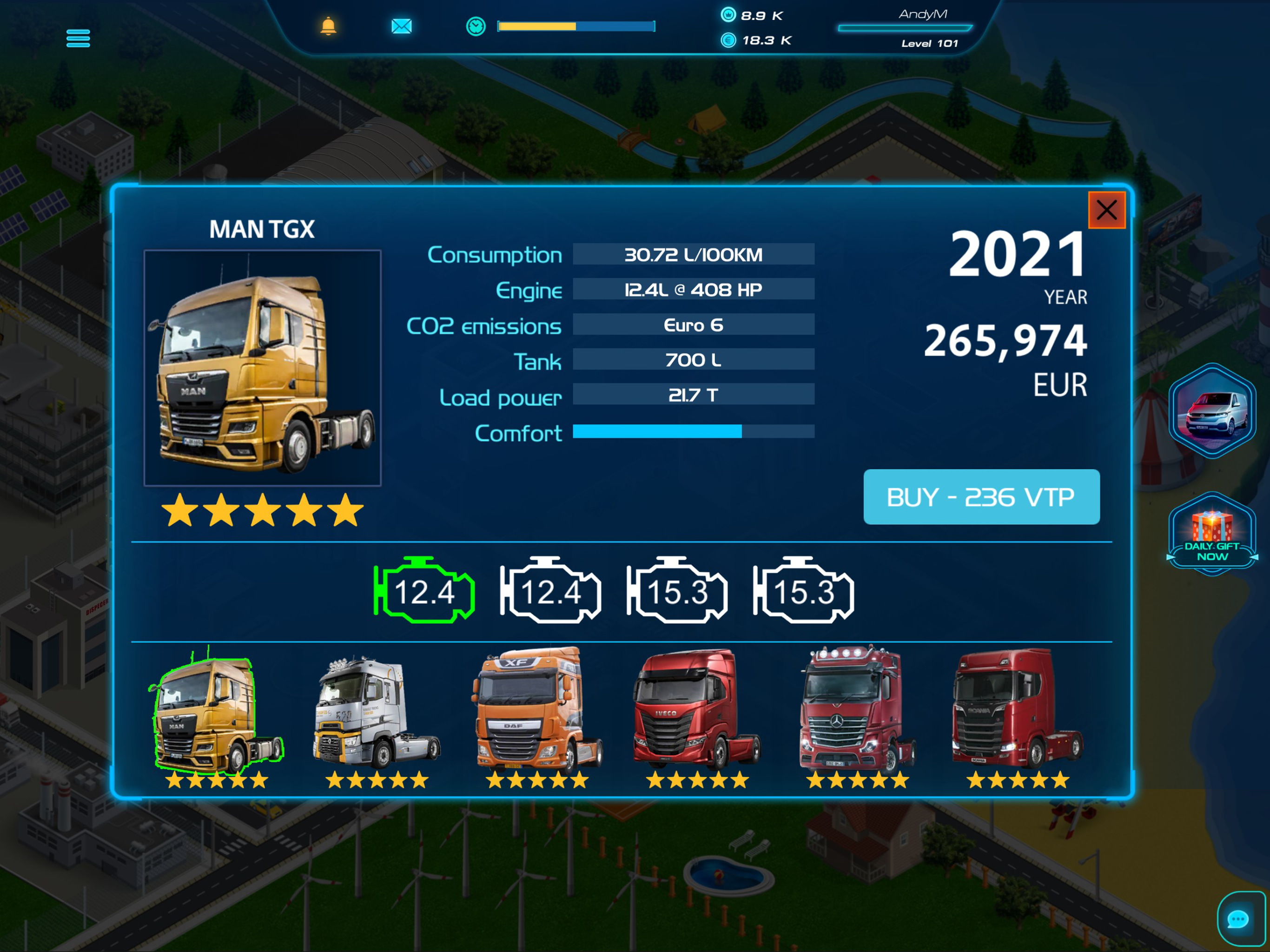
Task: Pick the red Iveco truck
Action: click(x=697, y=712)
